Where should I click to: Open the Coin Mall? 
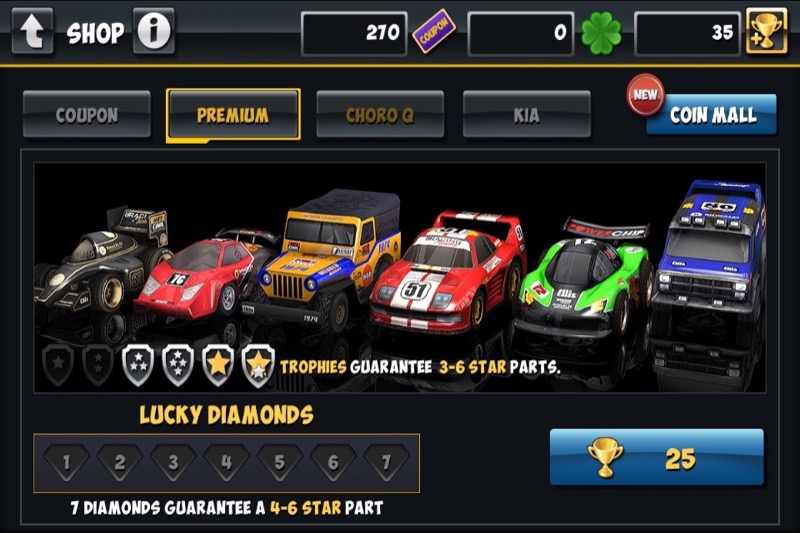711,115
